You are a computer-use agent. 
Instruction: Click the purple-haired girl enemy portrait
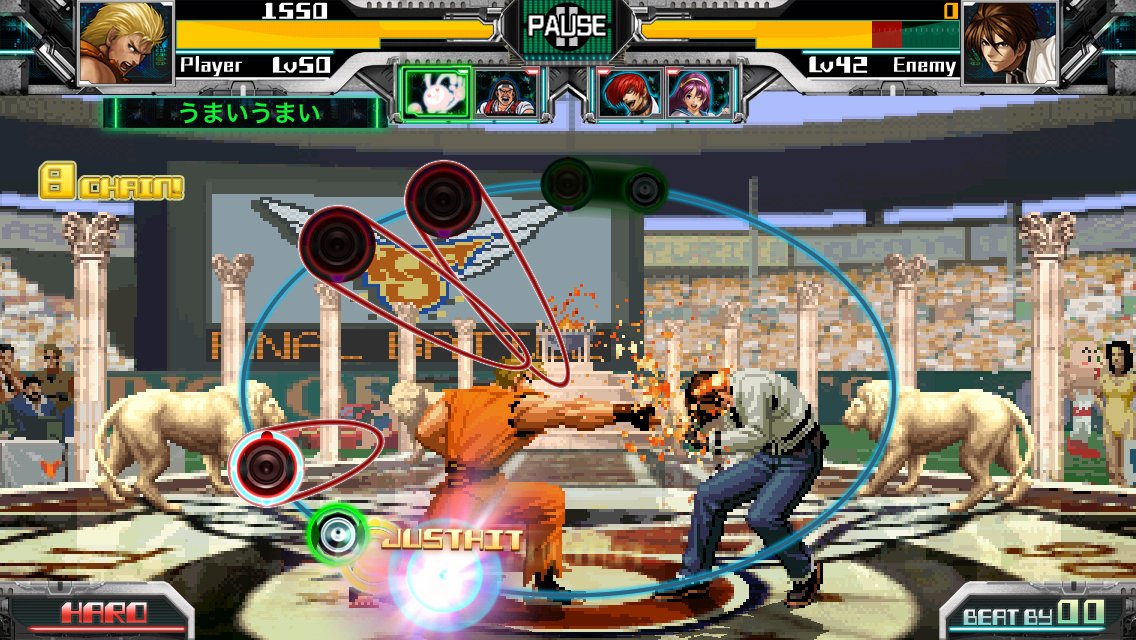(x=699, y=93)
